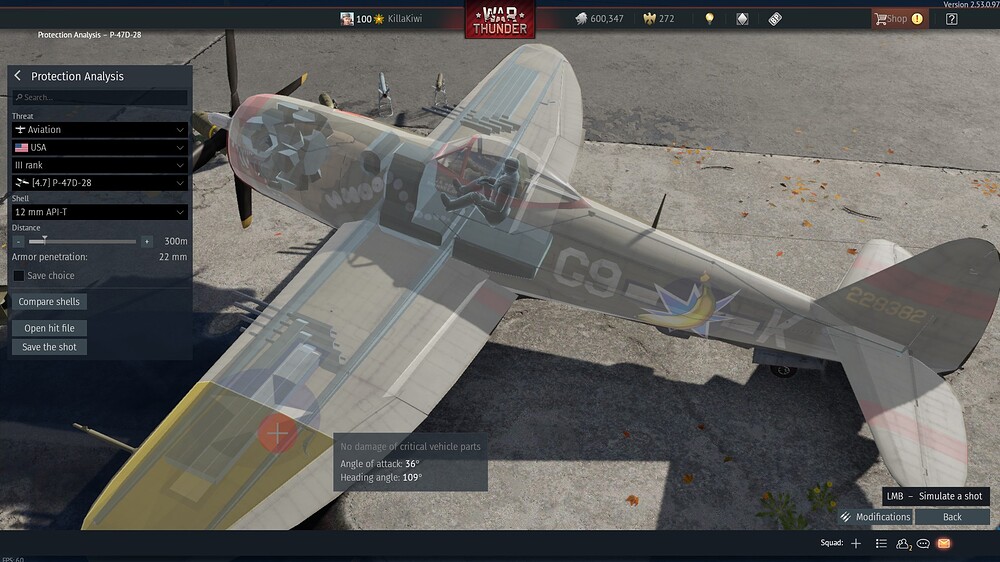This screenshot has height=562, width=1000.
Task: Decrease distance with the minus button
Action: tap(19, 242)
